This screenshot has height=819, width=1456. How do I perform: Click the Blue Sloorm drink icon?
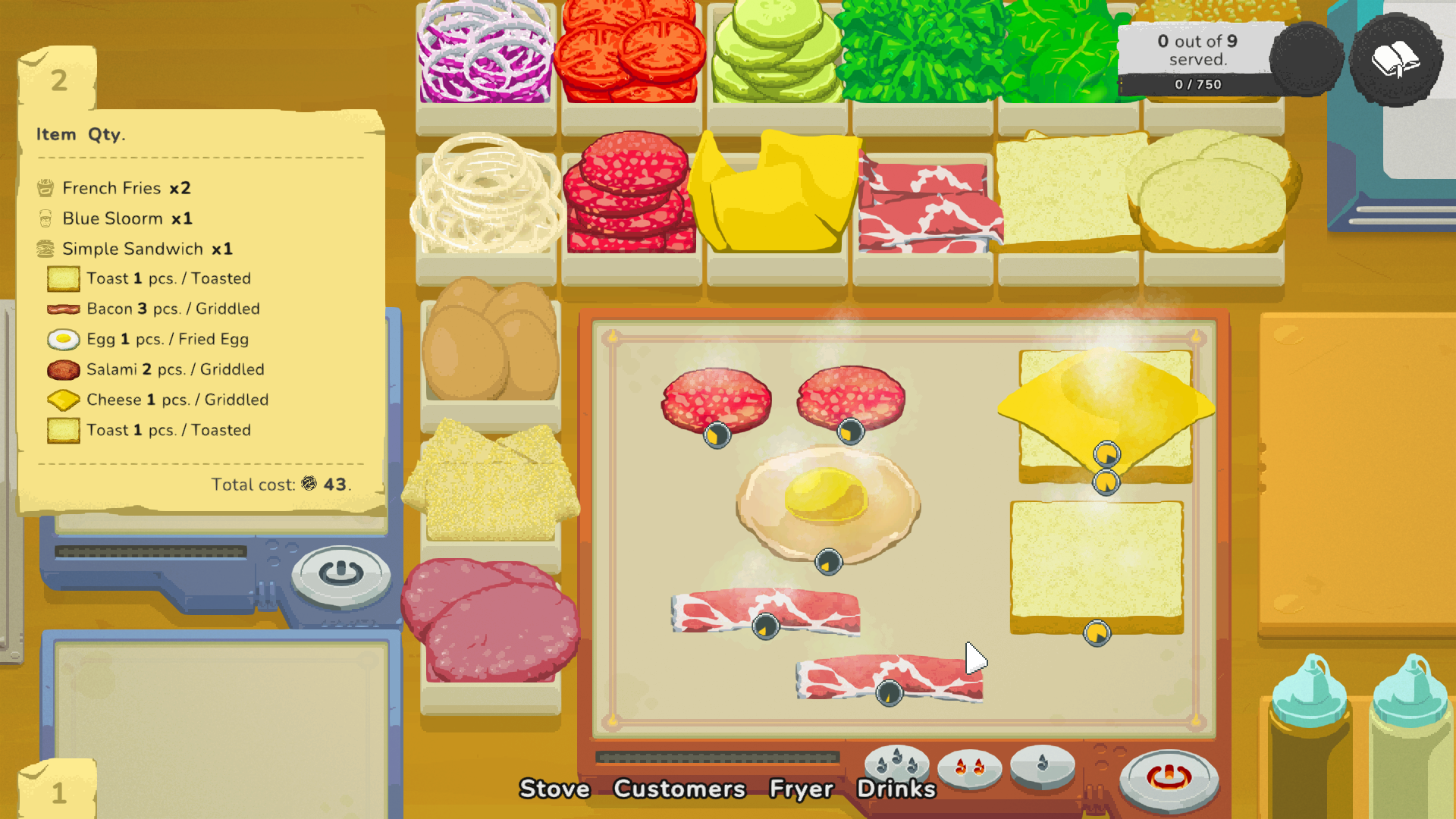coord(46,218)
